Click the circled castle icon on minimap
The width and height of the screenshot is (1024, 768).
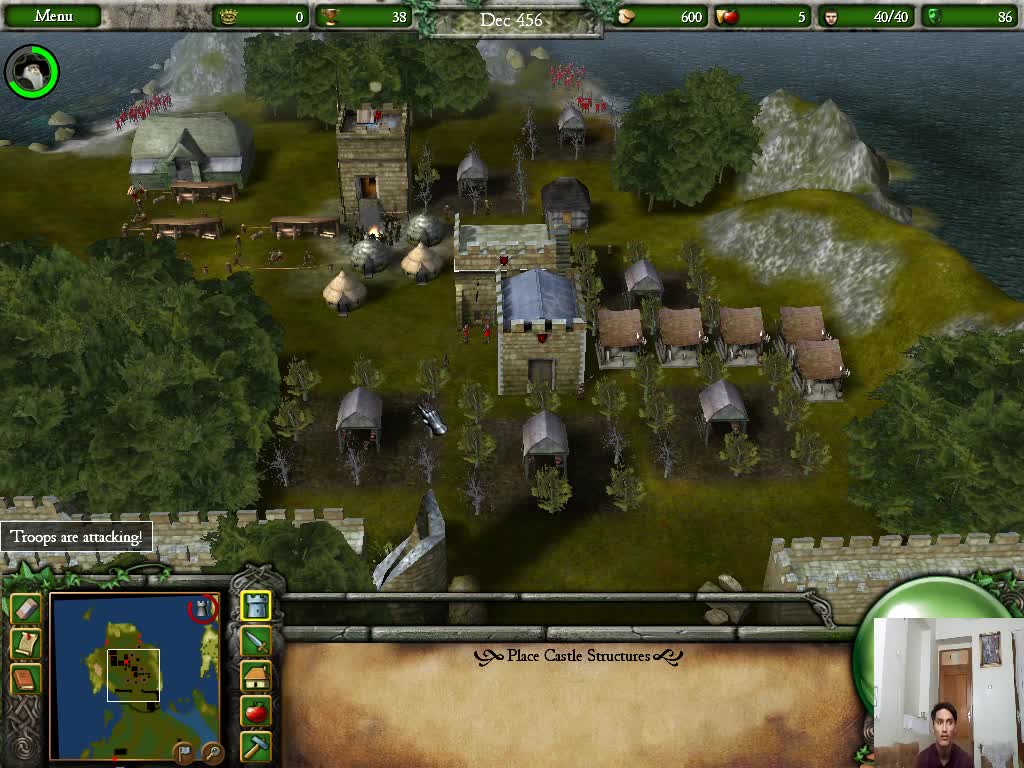203,608
